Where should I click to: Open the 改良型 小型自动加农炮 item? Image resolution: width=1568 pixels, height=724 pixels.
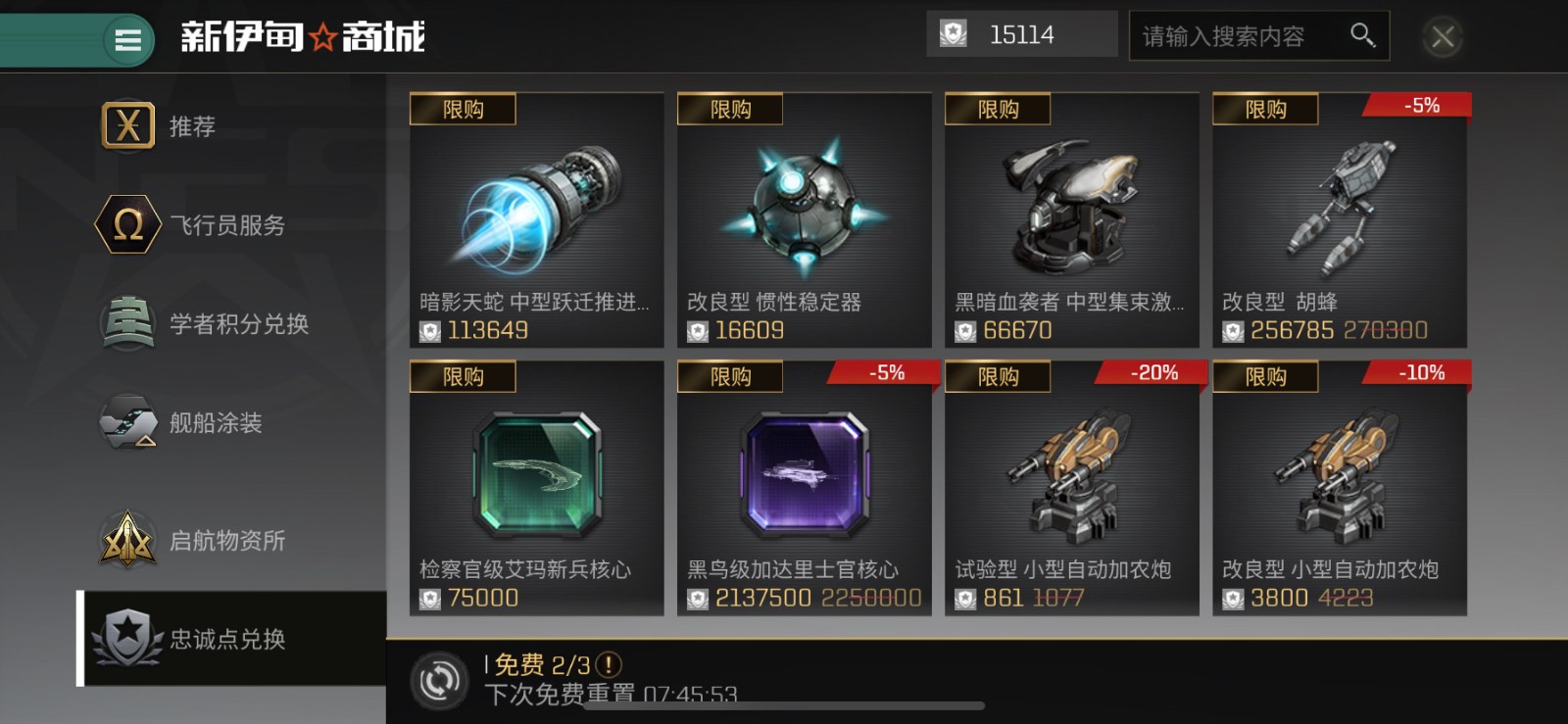(1339, 488)
